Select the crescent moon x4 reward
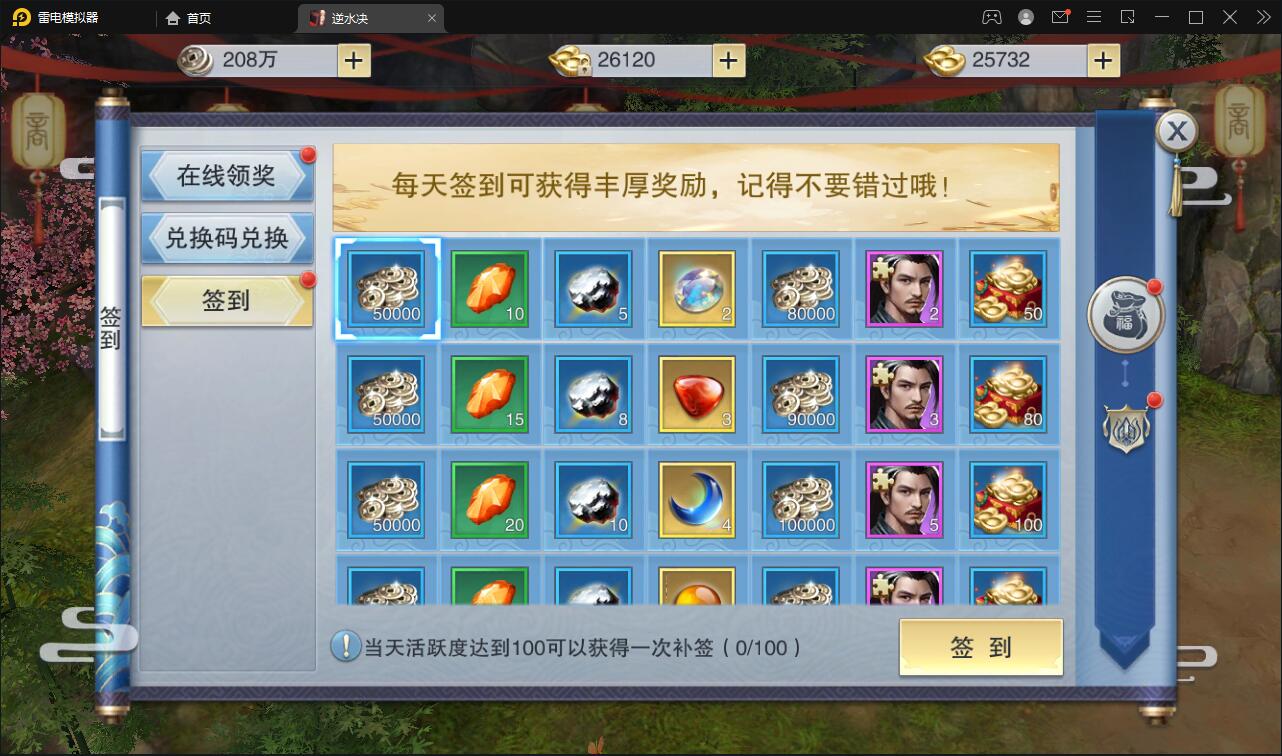 (x=697, y=499)
